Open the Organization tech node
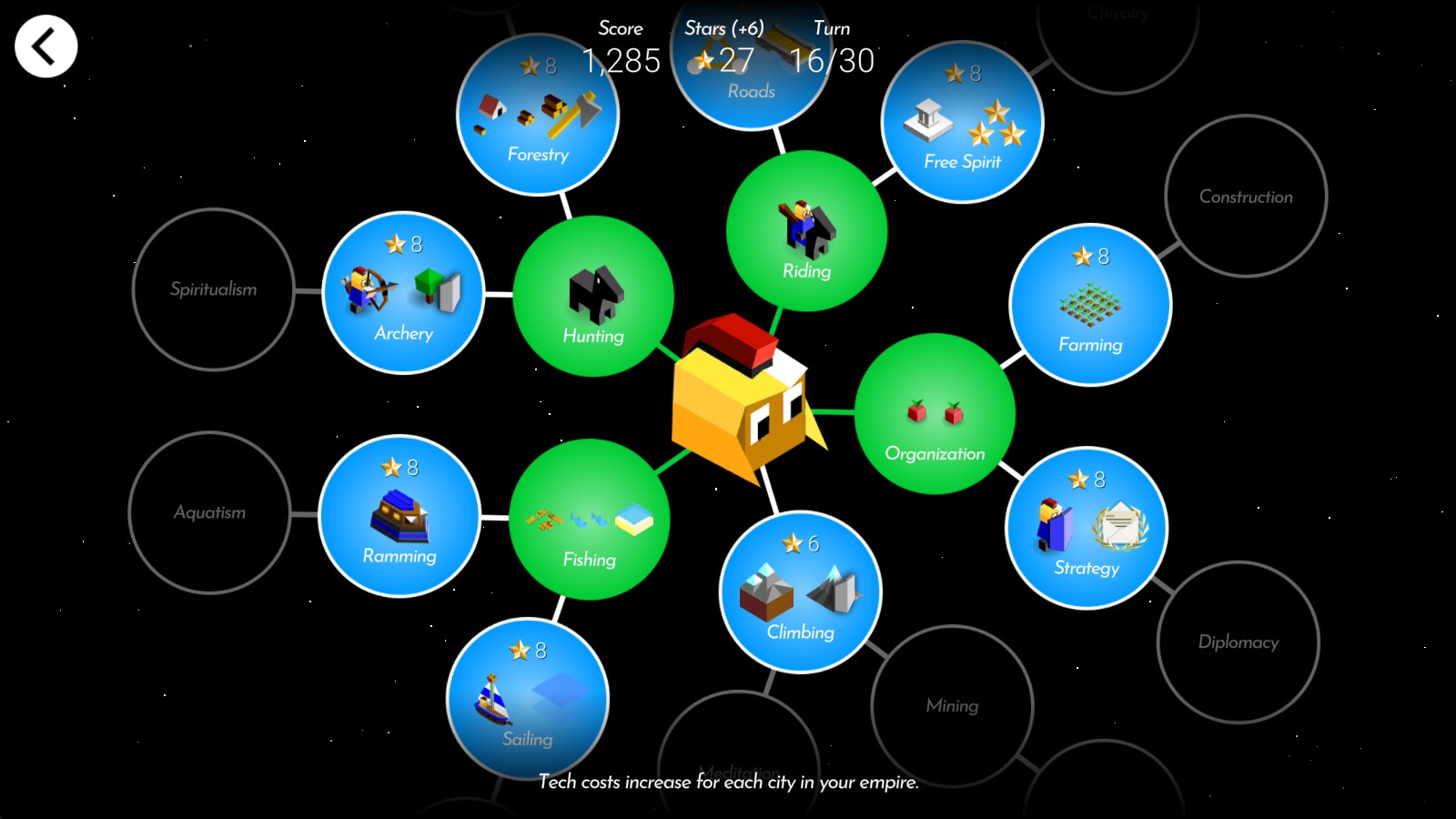 [935, 414]
